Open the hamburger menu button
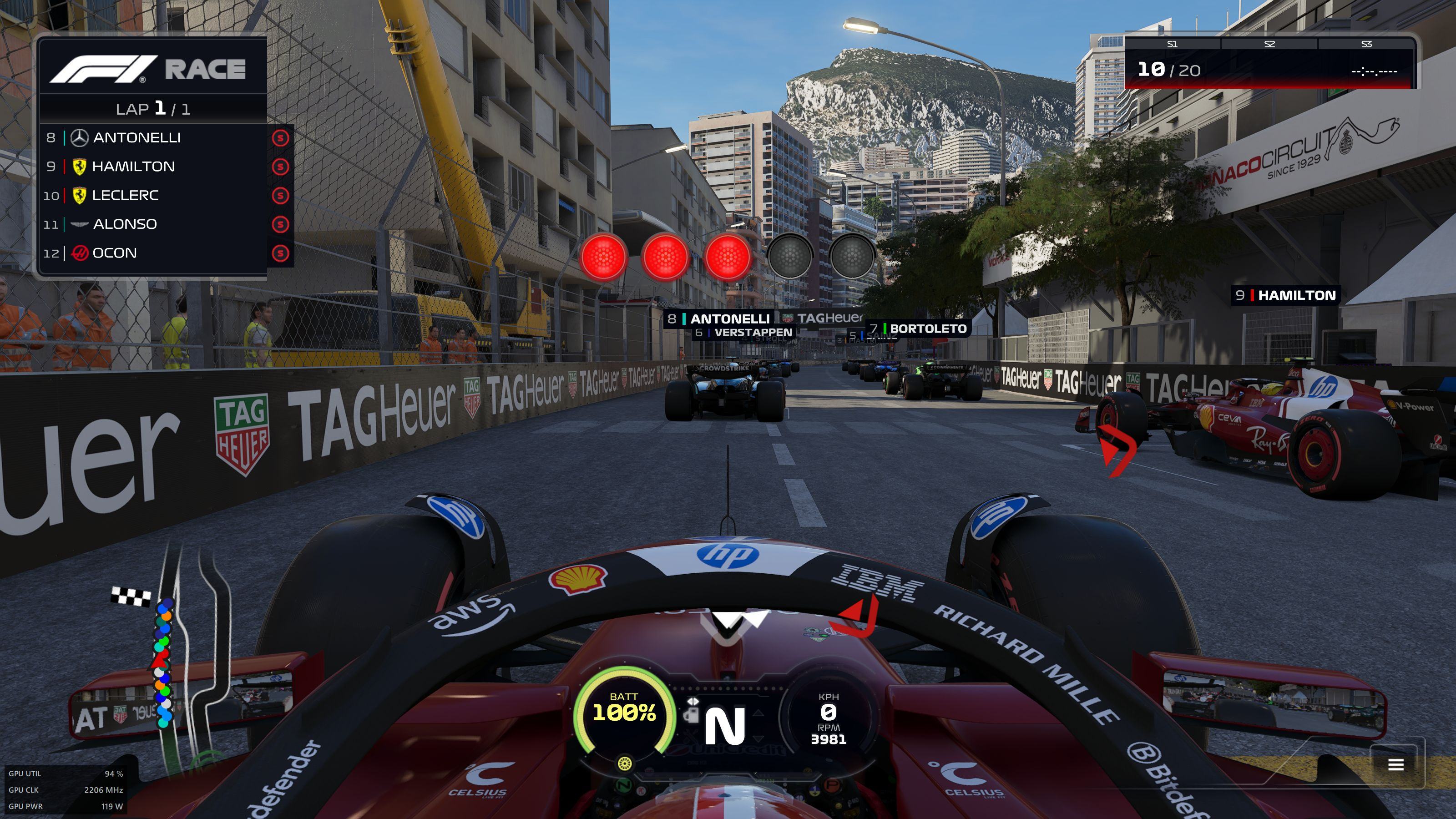 (x=1396, y=765)
